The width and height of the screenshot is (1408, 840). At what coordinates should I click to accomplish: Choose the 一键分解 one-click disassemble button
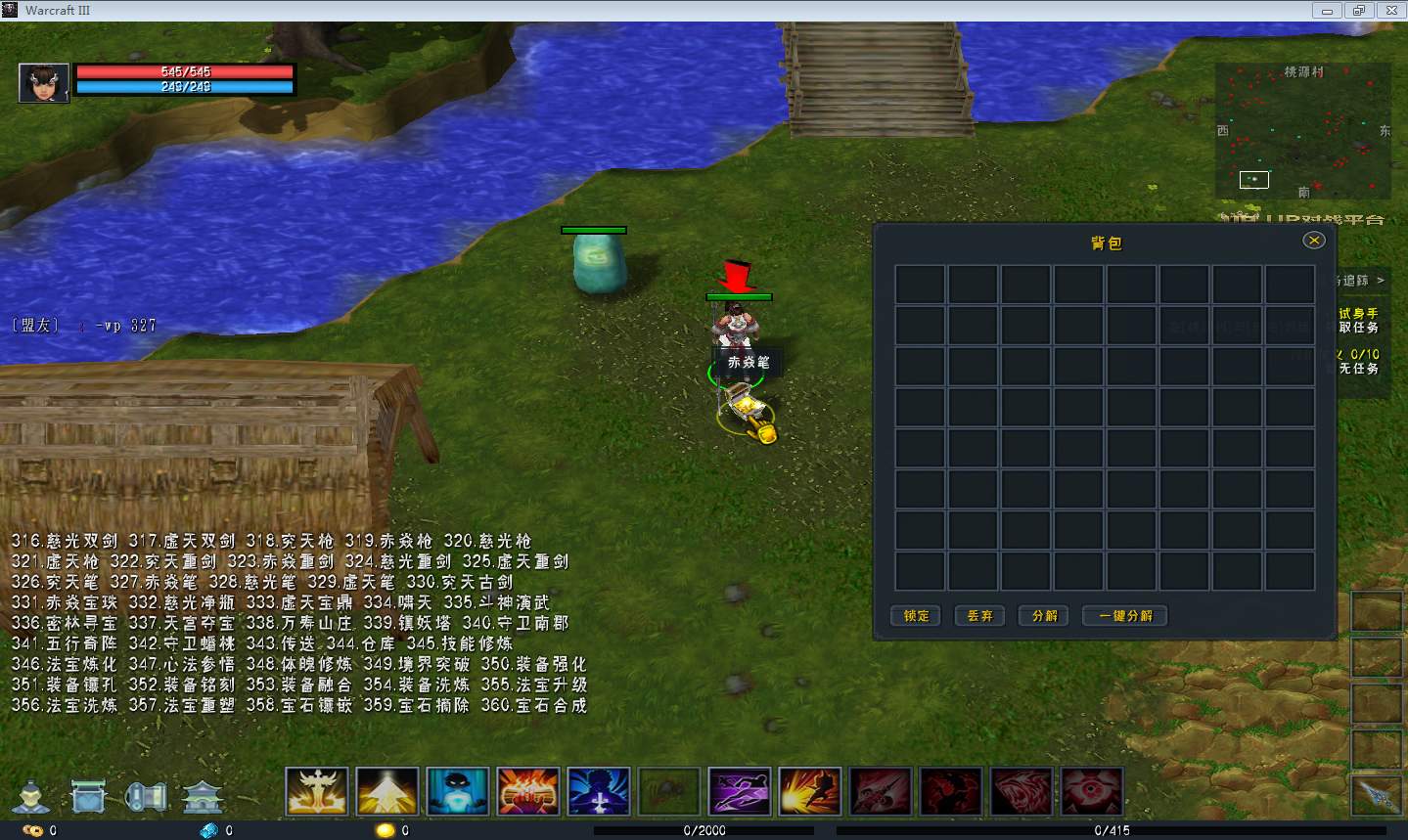(1125, 615)
